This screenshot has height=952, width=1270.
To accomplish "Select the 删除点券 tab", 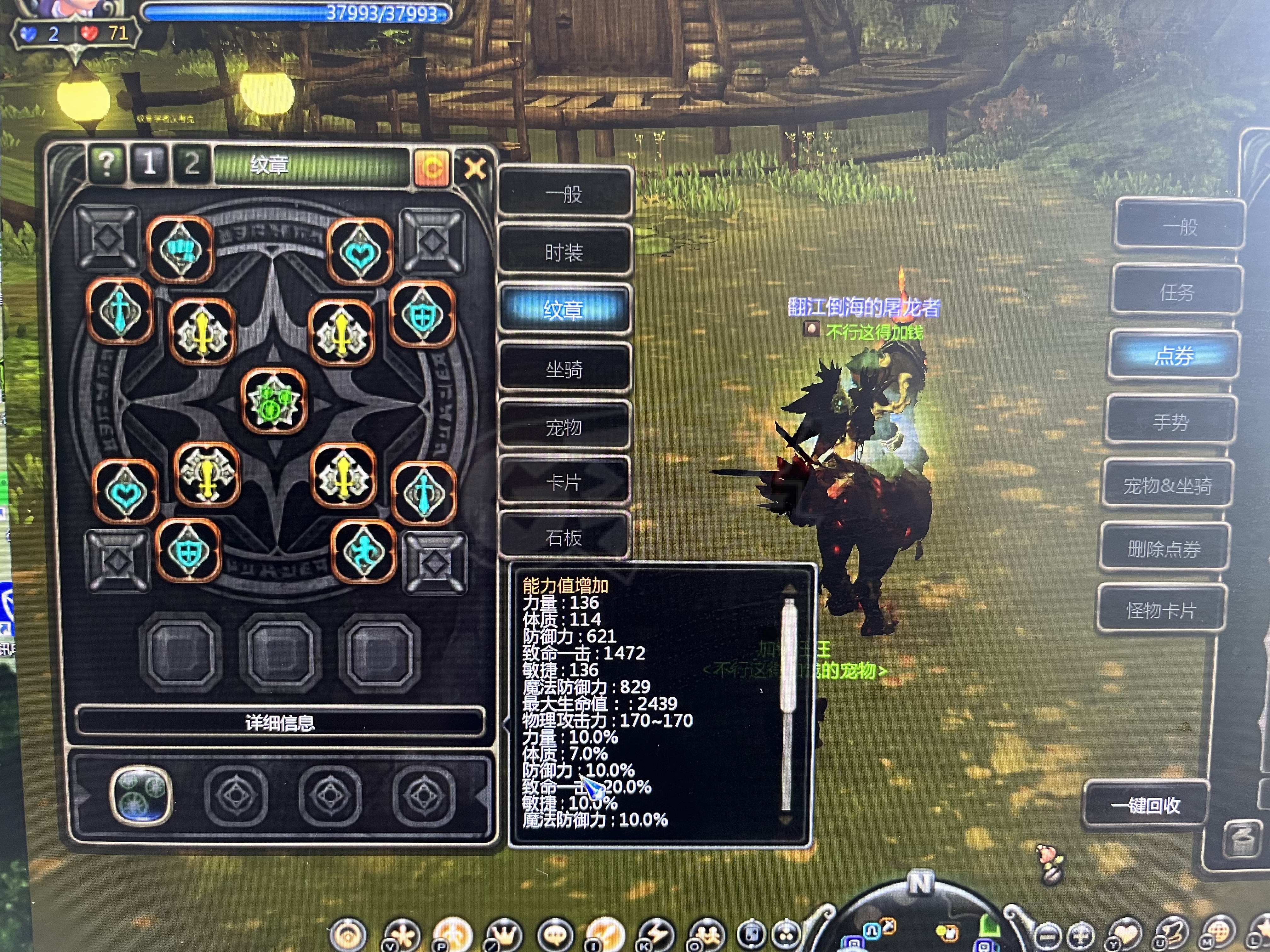I will 1164,549.
